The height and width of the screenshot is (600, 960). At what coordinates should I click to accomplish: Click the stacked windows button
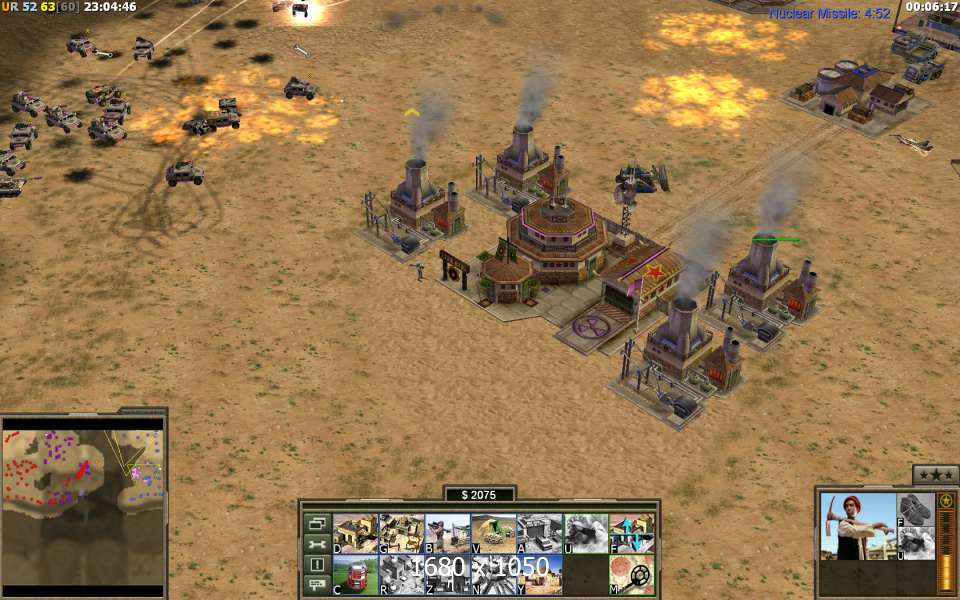317,523
